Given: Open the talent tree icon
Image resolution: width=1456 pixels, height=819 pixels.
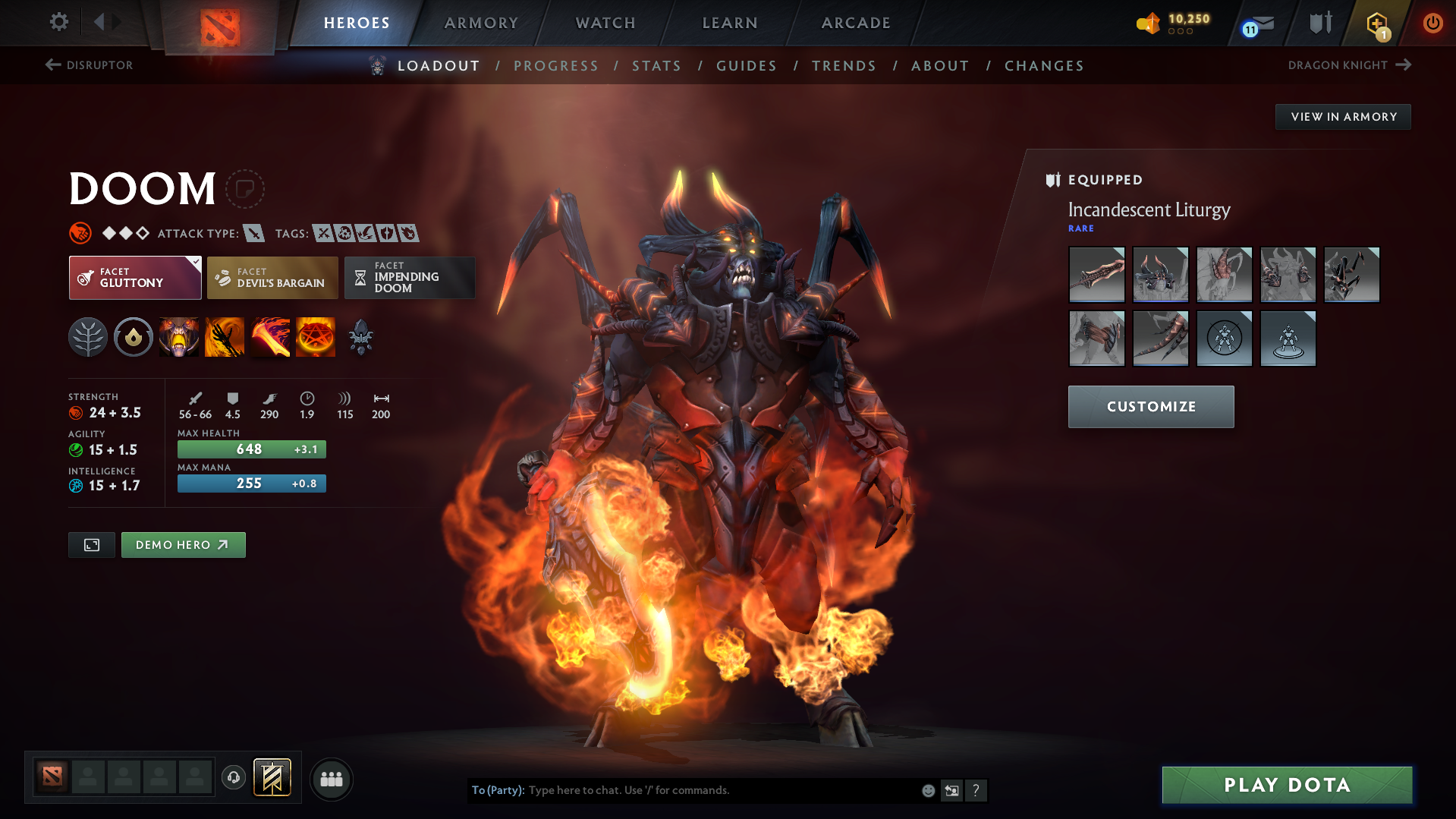Looking at the screenshot, I should (88, 337).
